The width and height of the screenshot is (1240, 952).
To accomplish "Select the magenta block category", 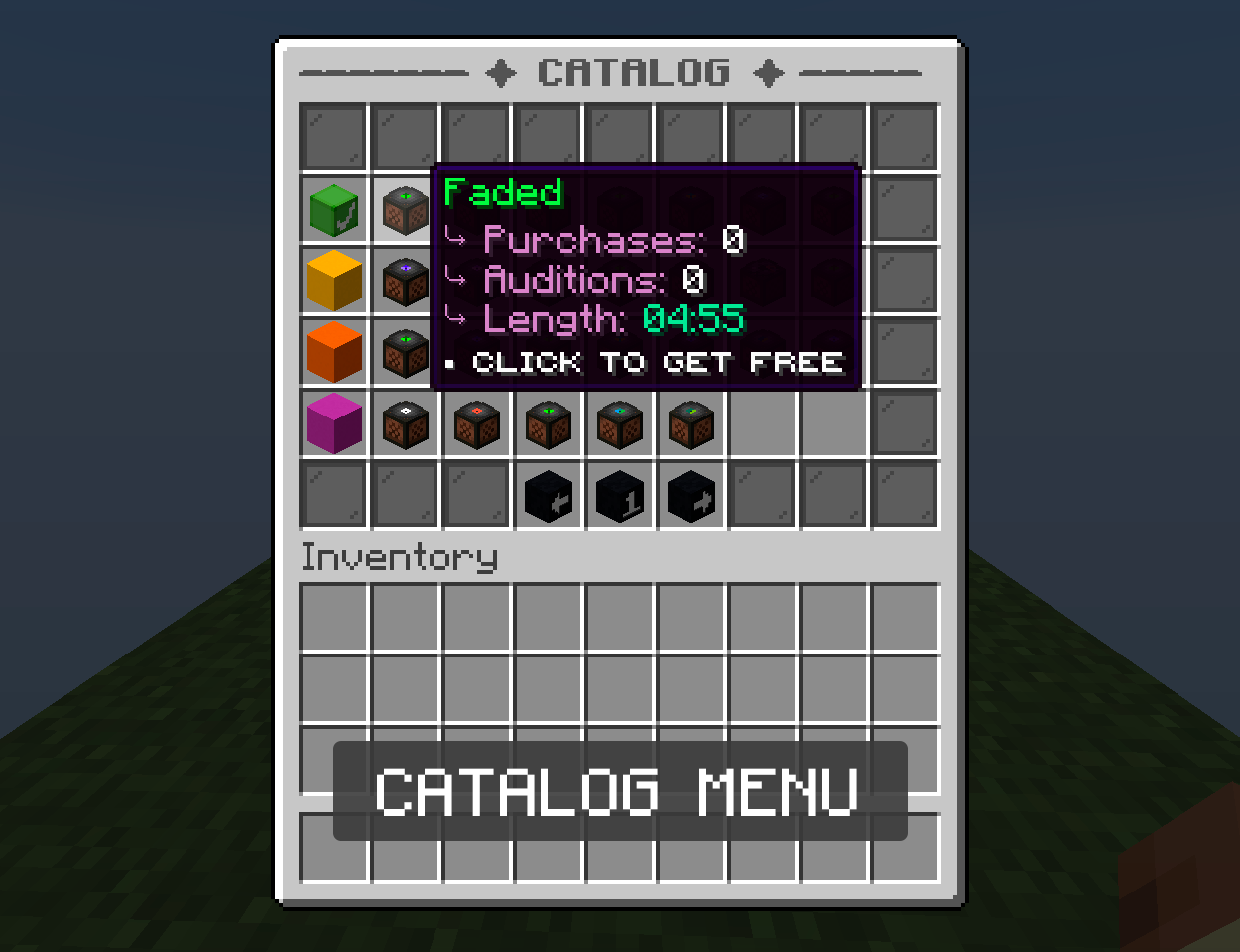I will pyautogui.click(x=334, y=423).
